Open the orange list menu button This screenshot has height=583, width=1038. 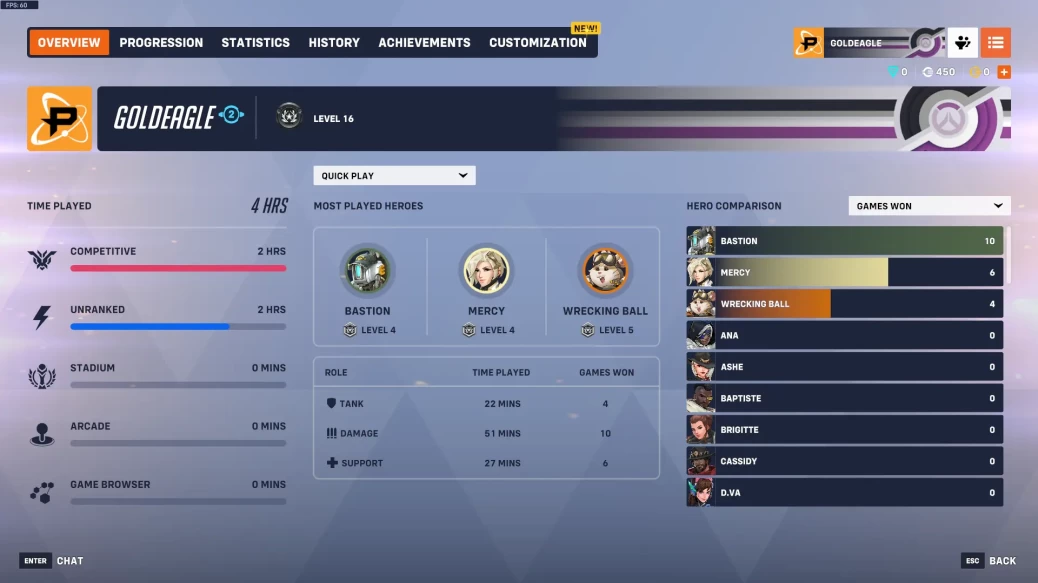(995, 43)
